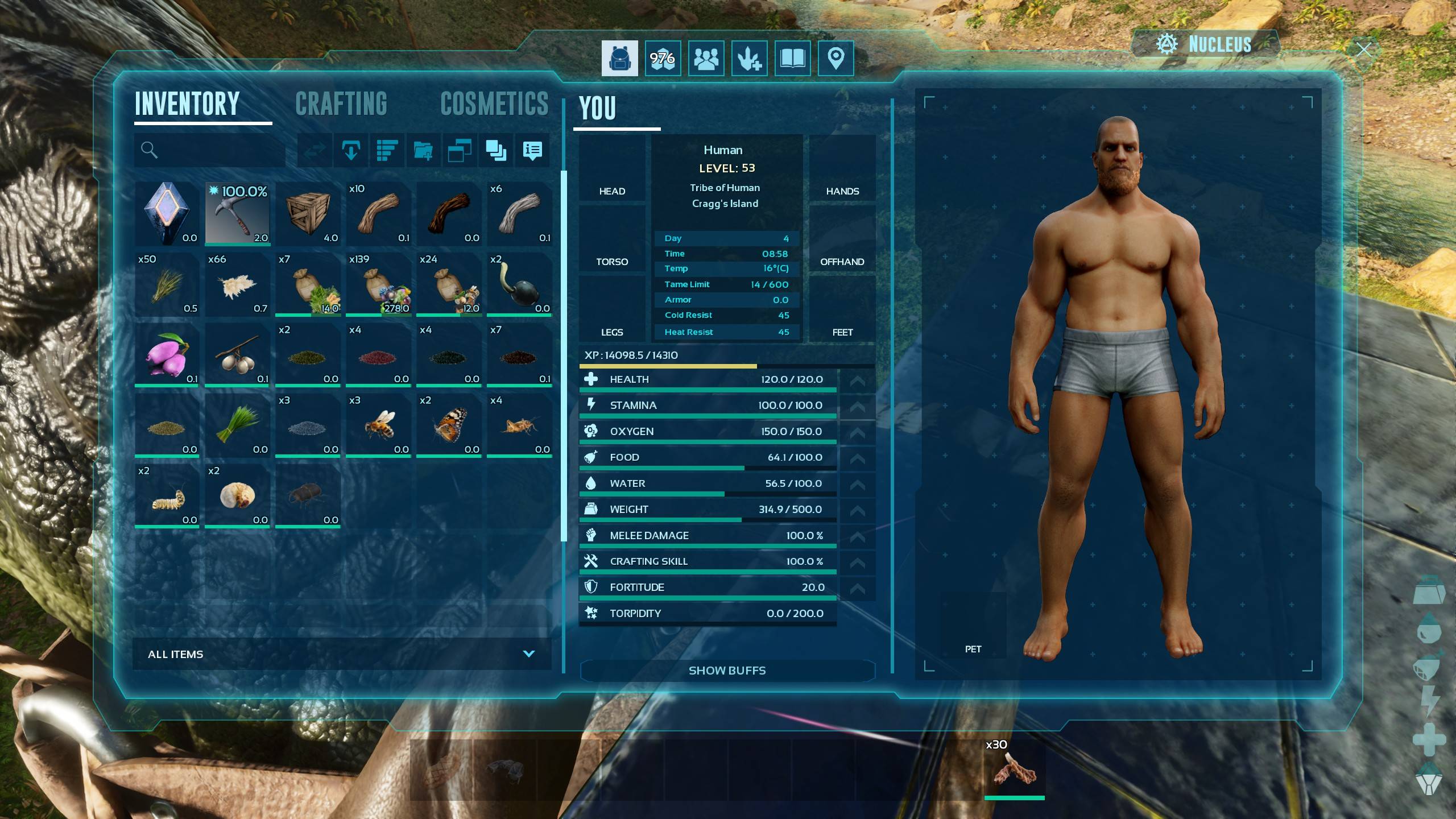Open the Nucleus menu
Image resolution: width=1456 pixels, height=819 pixels.
coord(1205,44)
